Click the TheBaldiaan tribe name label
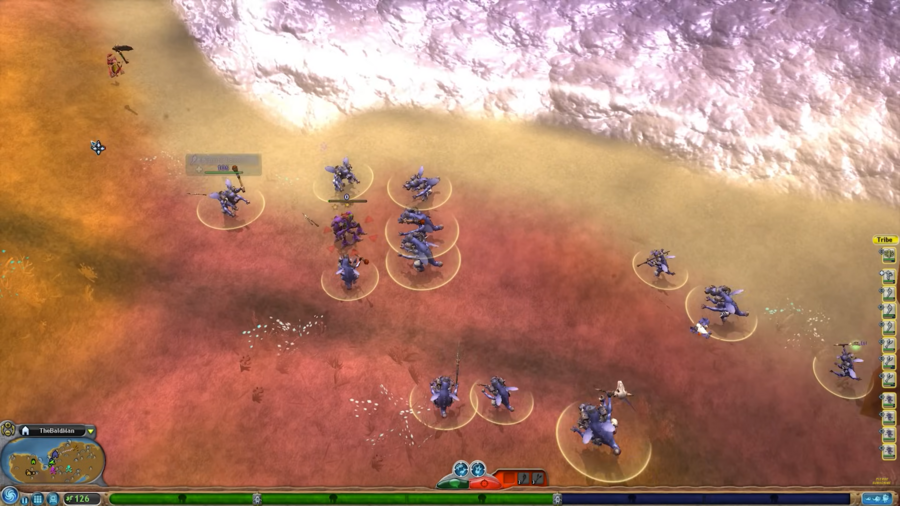Viewport: 900px width, 506px height. [56, 431]
